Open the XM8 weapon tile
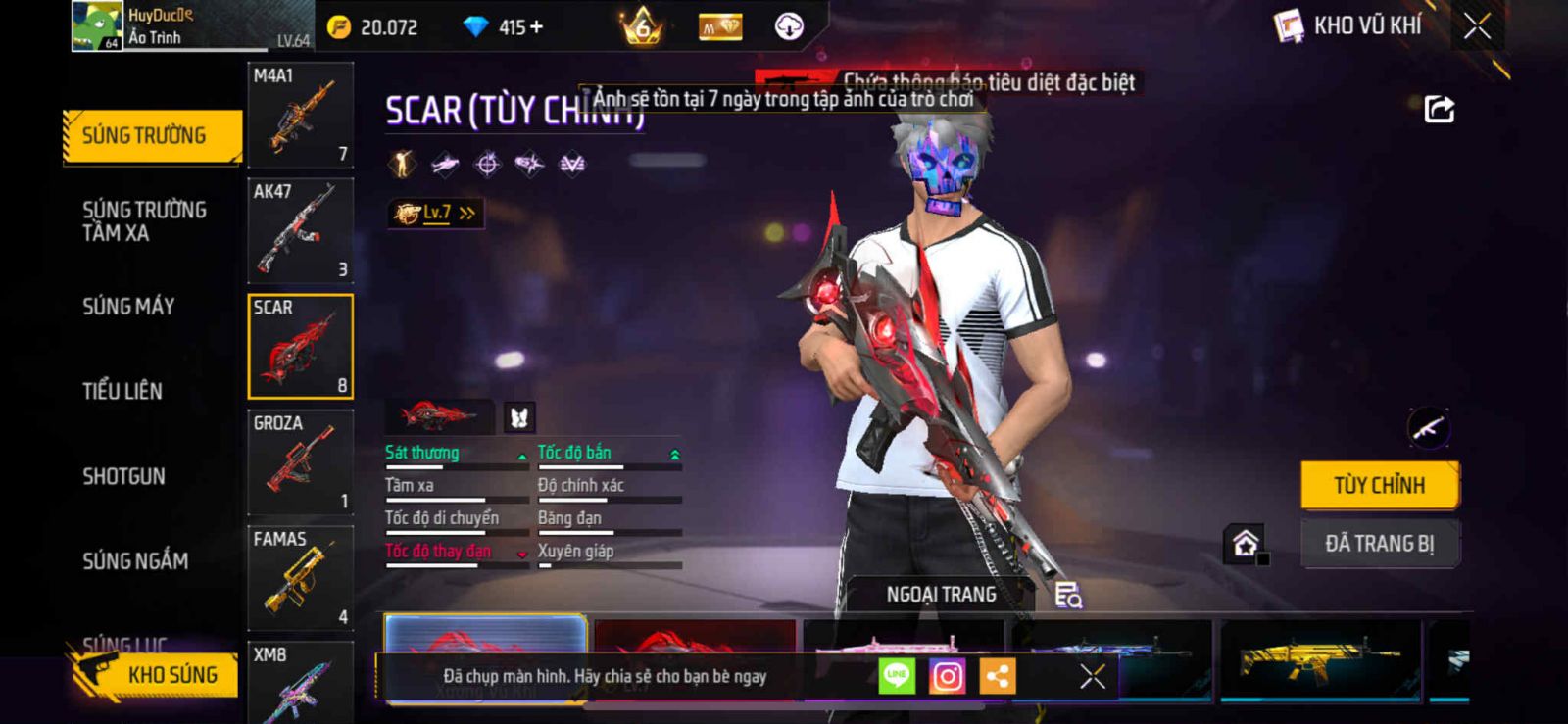 tap(300, 682)
